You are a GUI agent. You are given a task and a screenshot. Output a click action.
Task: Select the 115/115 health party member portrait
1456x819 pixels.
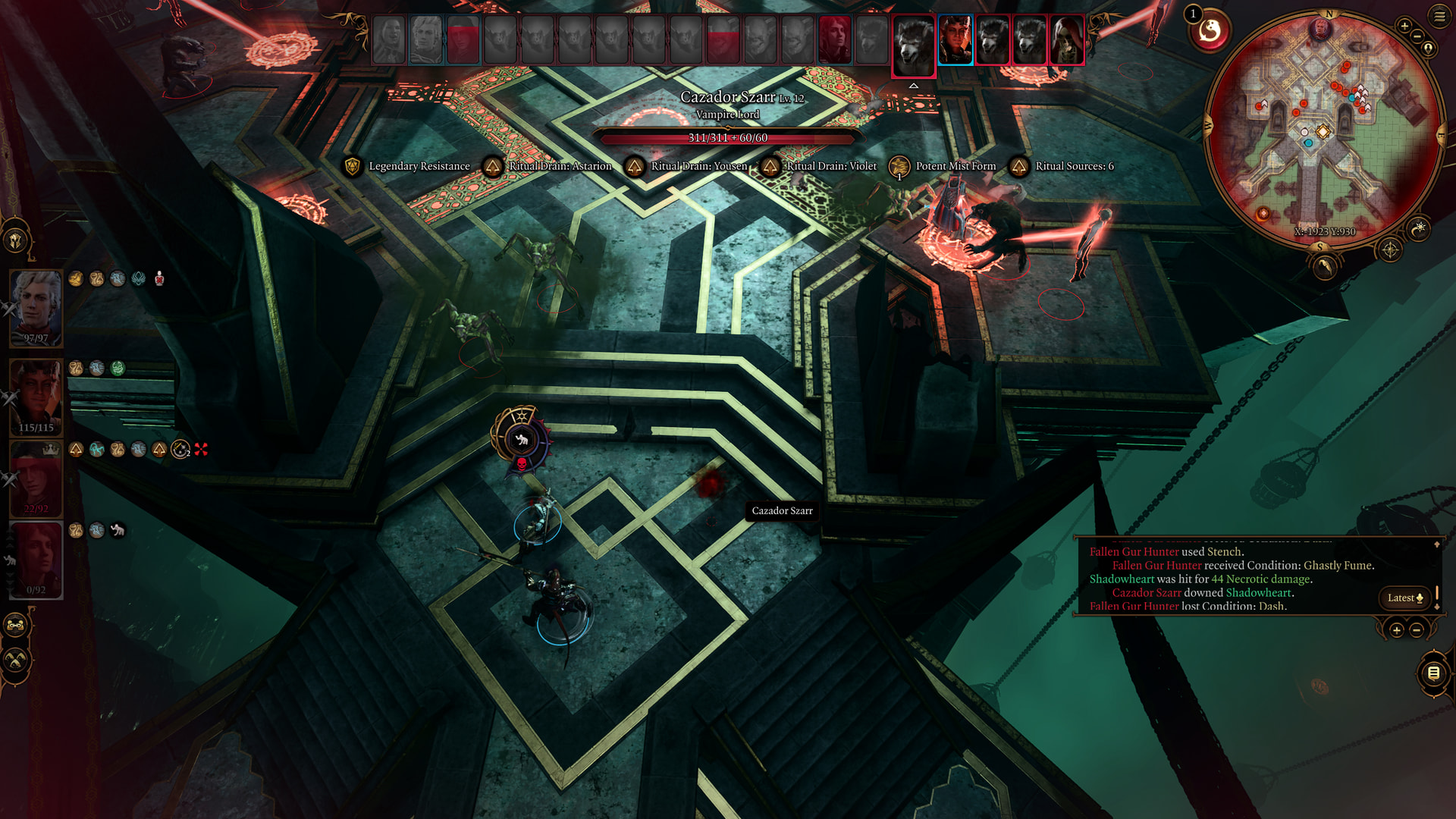point(36,396)
